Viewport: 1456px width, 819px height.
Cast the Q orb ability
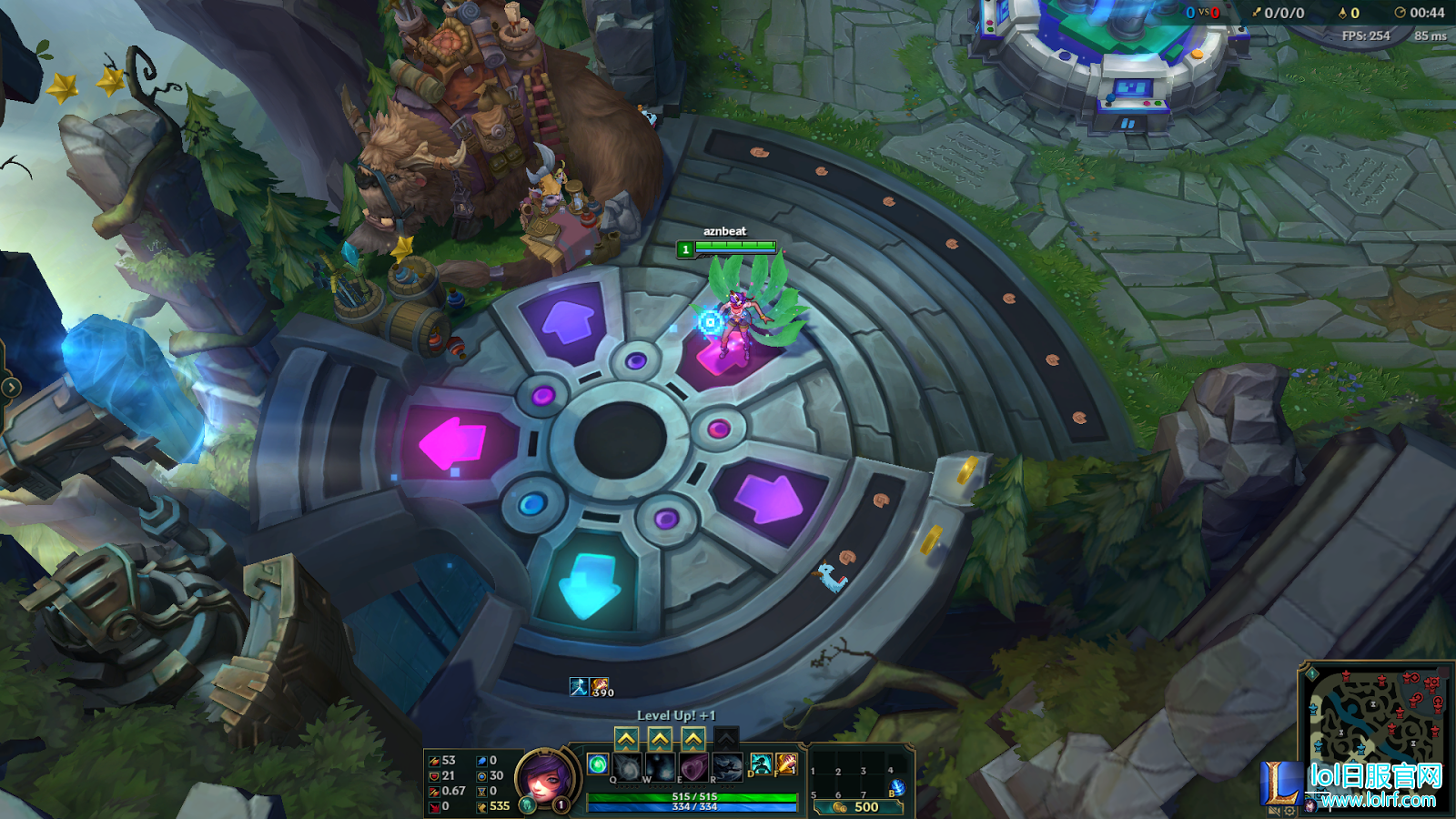(627, 766)
